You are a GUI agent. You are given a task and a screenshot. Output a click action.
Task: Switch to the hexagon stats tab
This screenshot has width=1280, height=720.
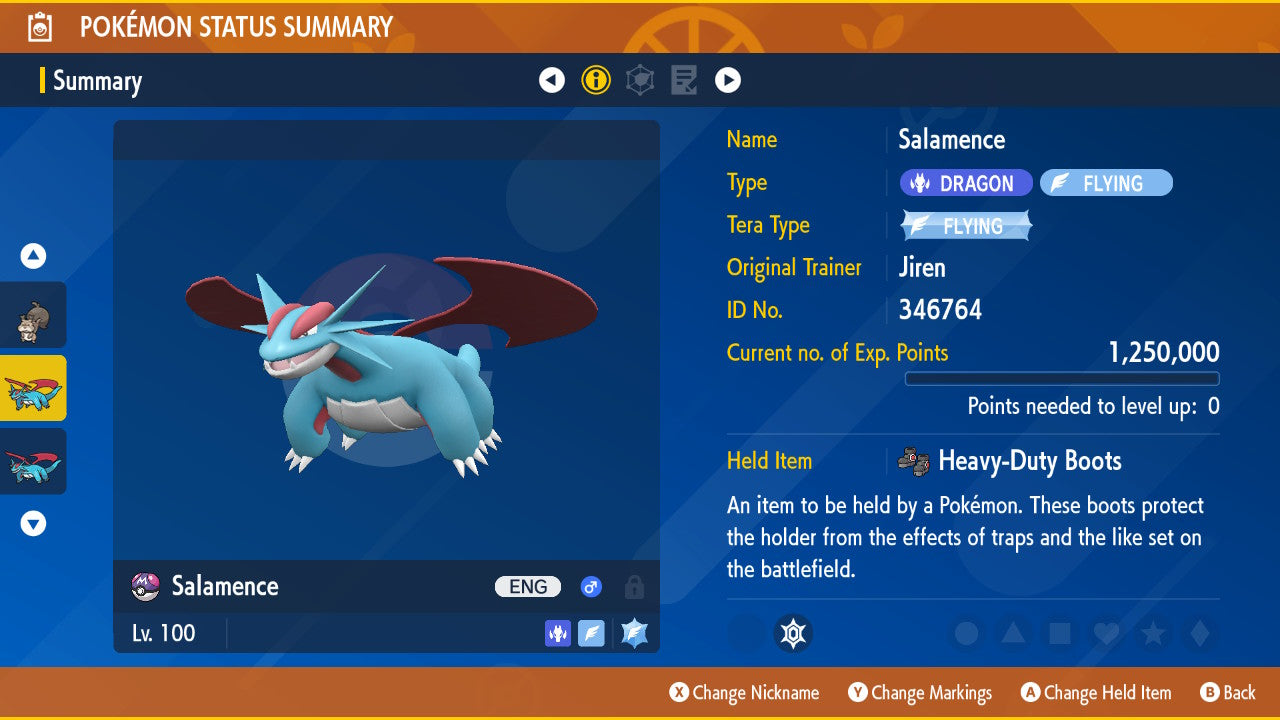pyautogui.click(x=640, y=80)
